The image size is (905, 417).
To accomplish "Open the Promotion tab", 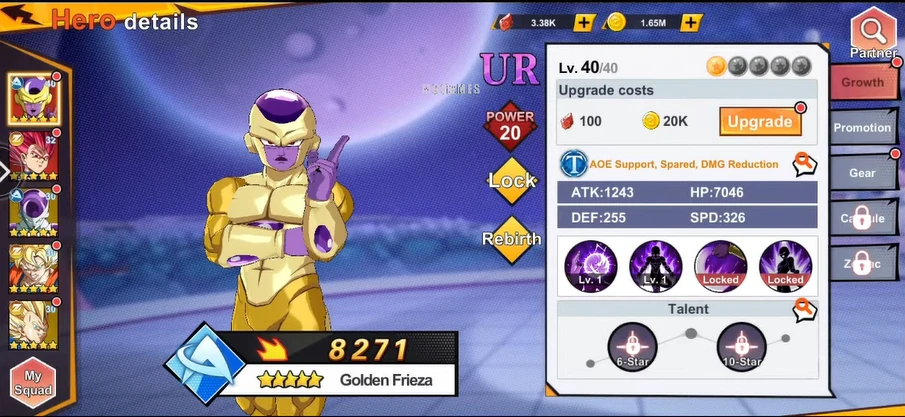I will point(863,127).
